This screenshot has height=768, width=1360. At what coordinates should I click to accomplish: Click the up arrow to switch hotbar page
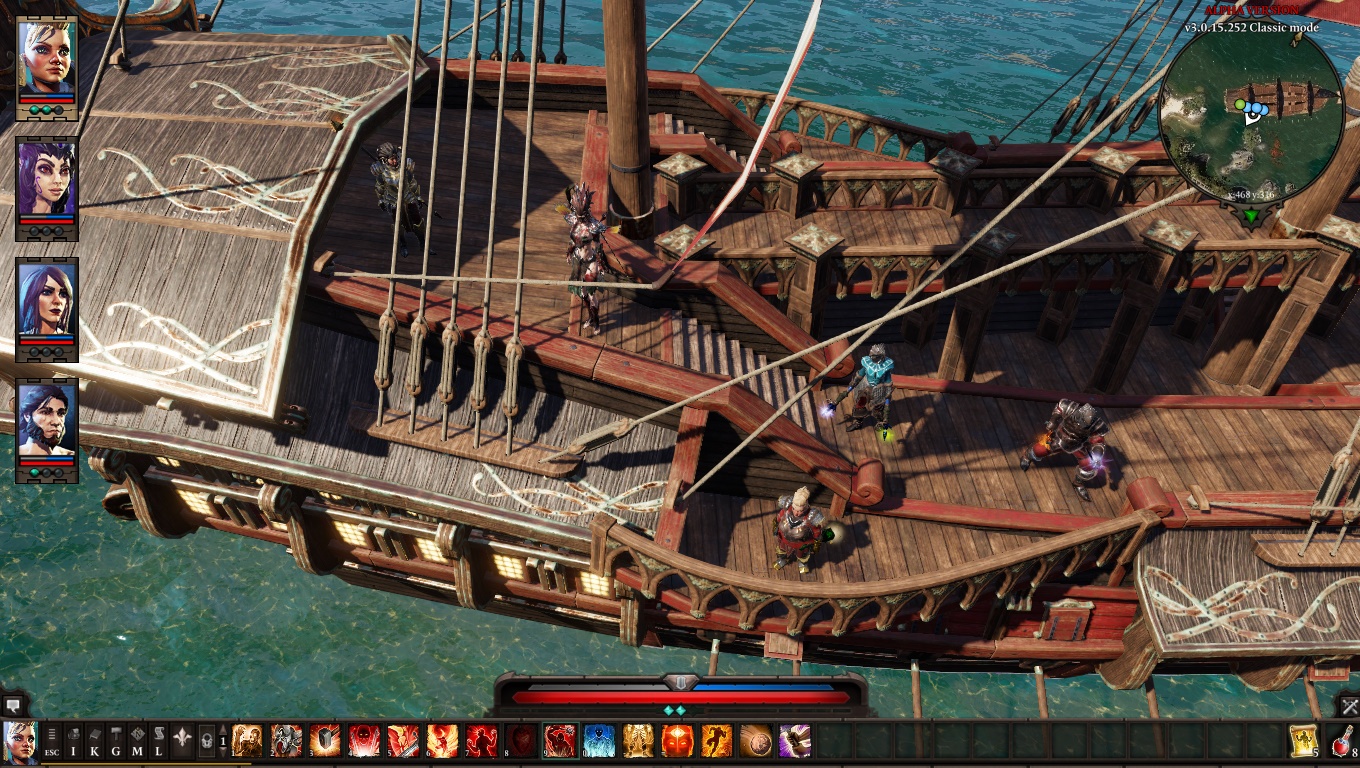point(224,729)
